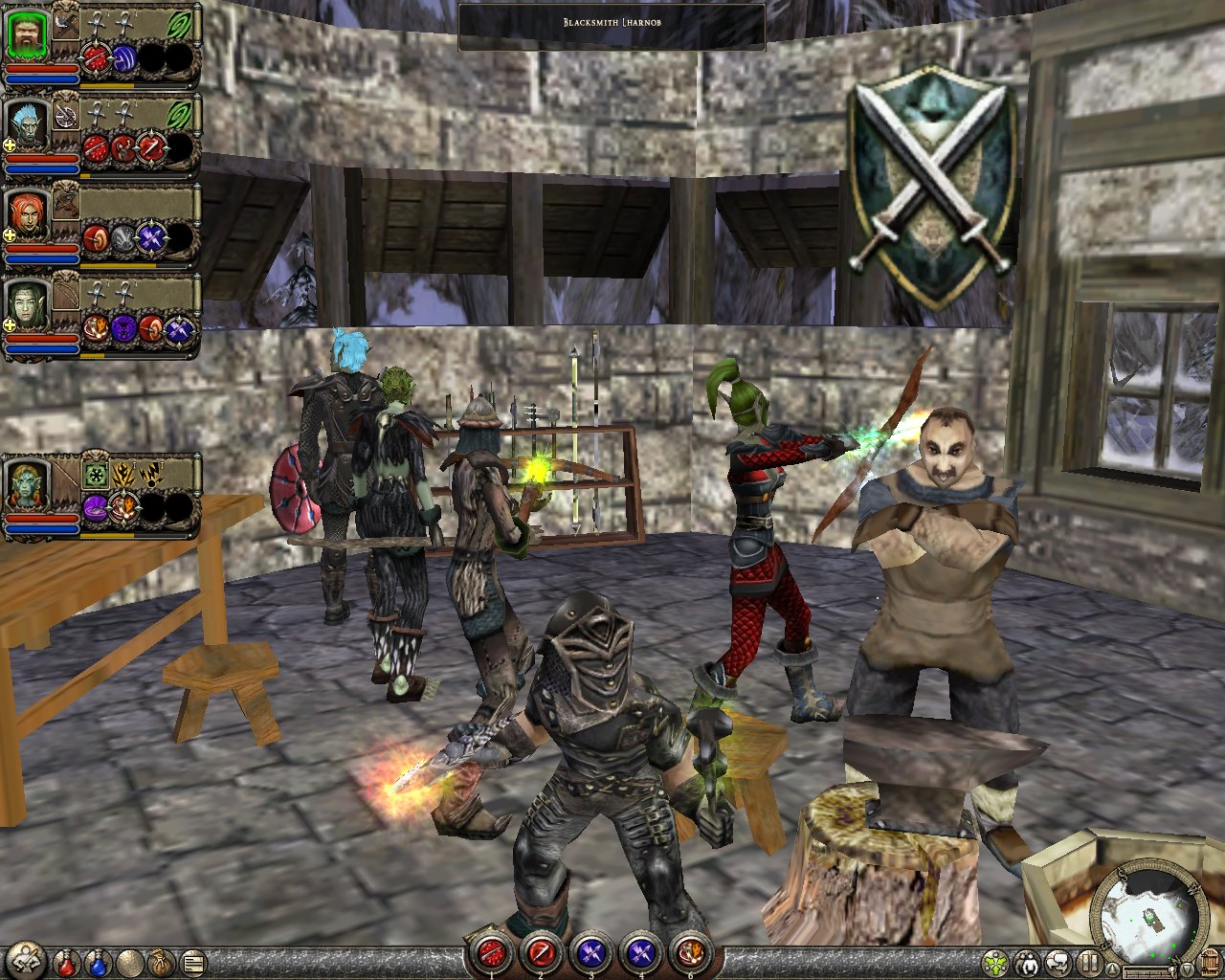
Task: Activate the fiery skill in slot 6
Action: (x=690, y=952)
